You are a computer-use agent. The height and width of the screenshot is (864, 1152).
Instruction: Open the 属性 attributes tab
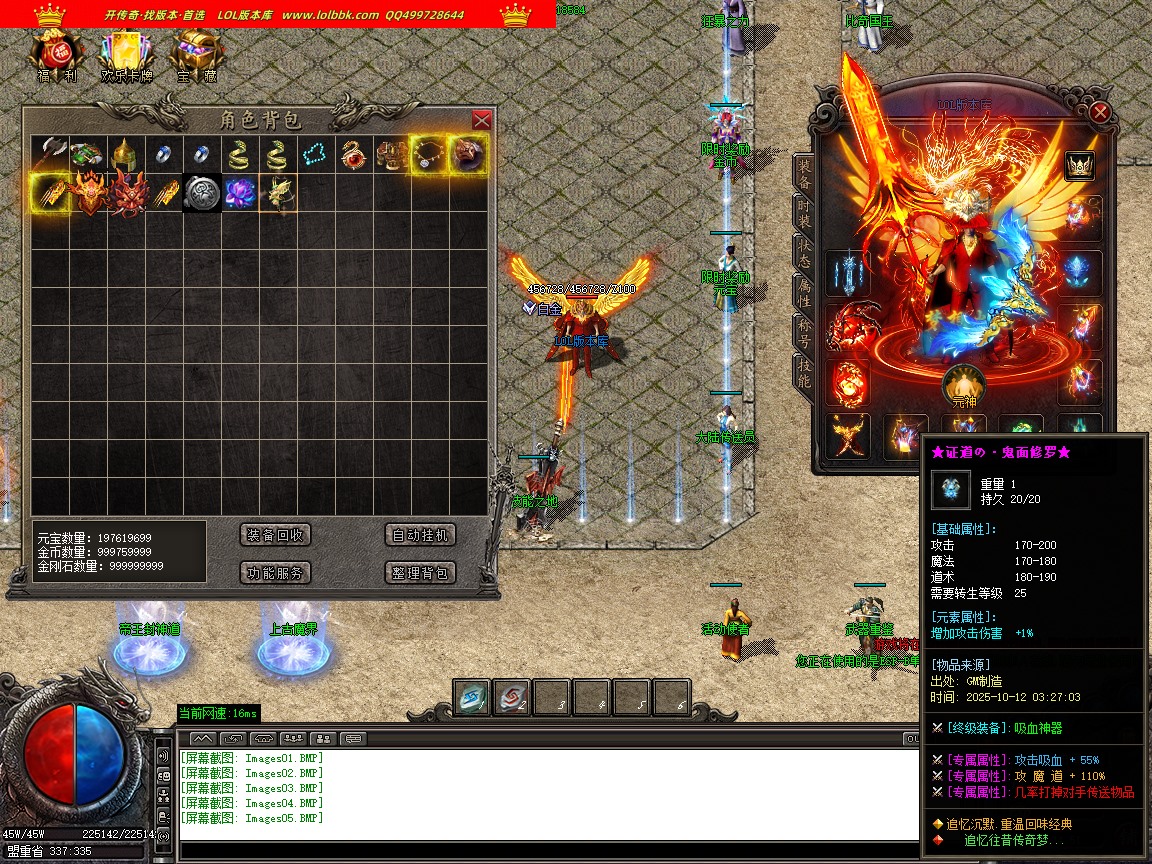(x=804, y=292)
